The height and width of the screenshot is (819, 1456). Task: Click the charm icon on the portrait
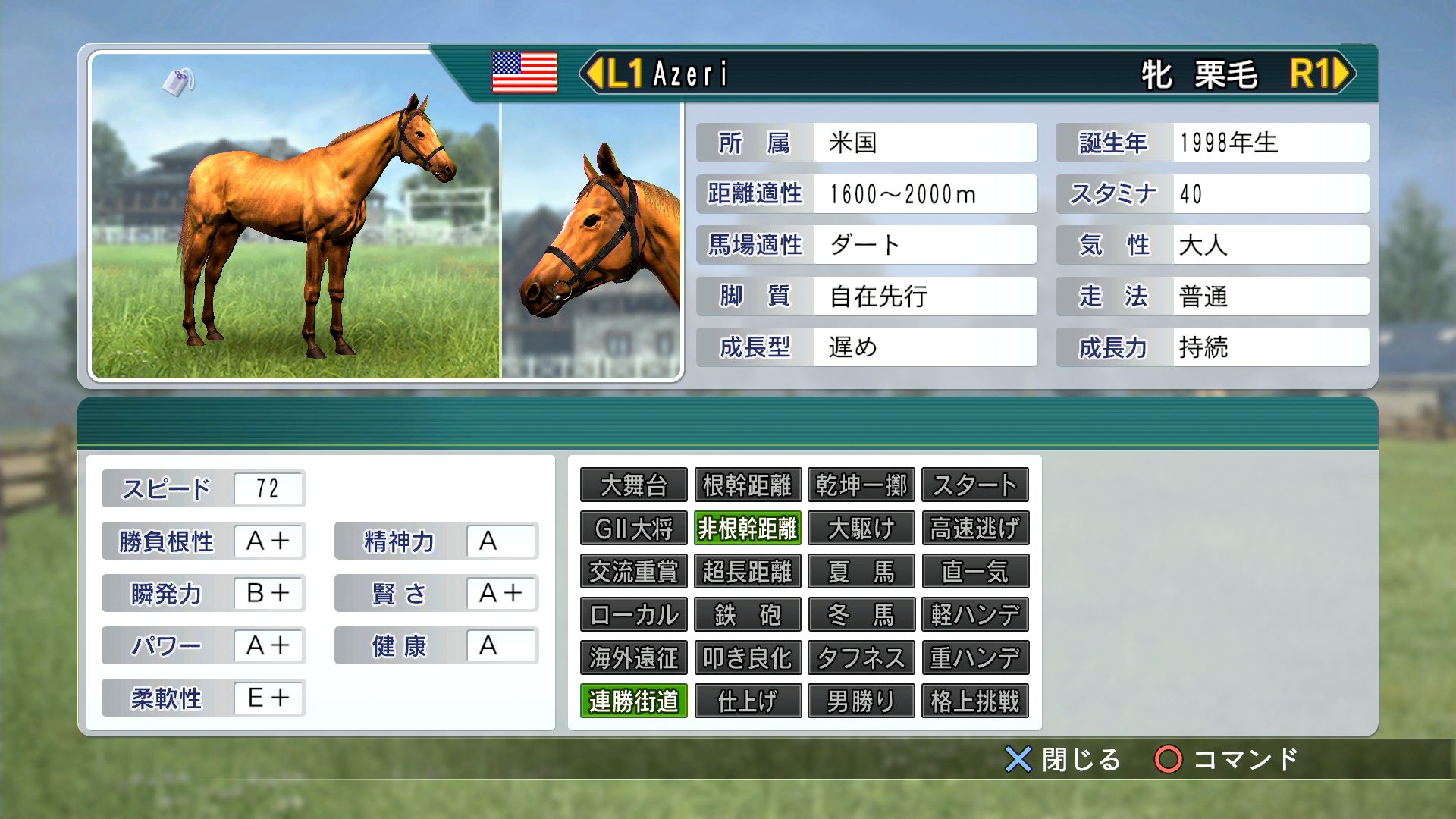coord(178,81)
